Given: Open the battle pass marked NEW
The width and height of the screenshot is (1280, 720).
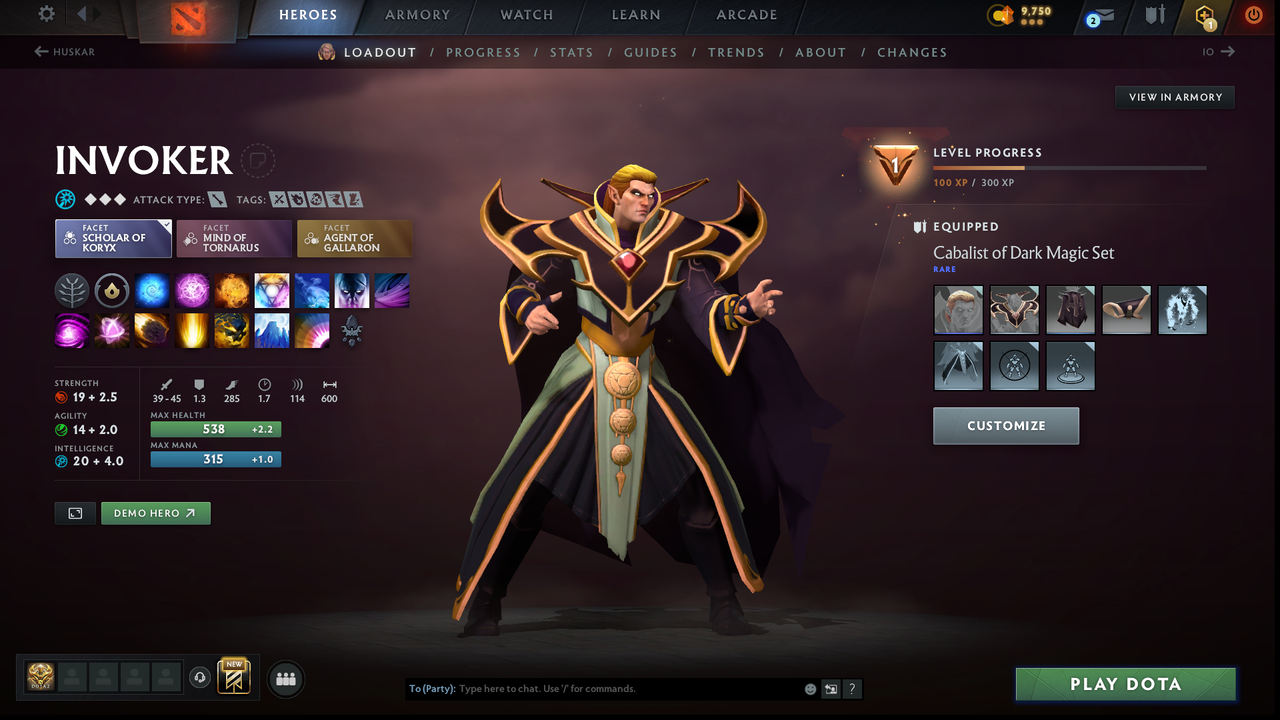Looking at the screenshot, I should pos(233,677).
